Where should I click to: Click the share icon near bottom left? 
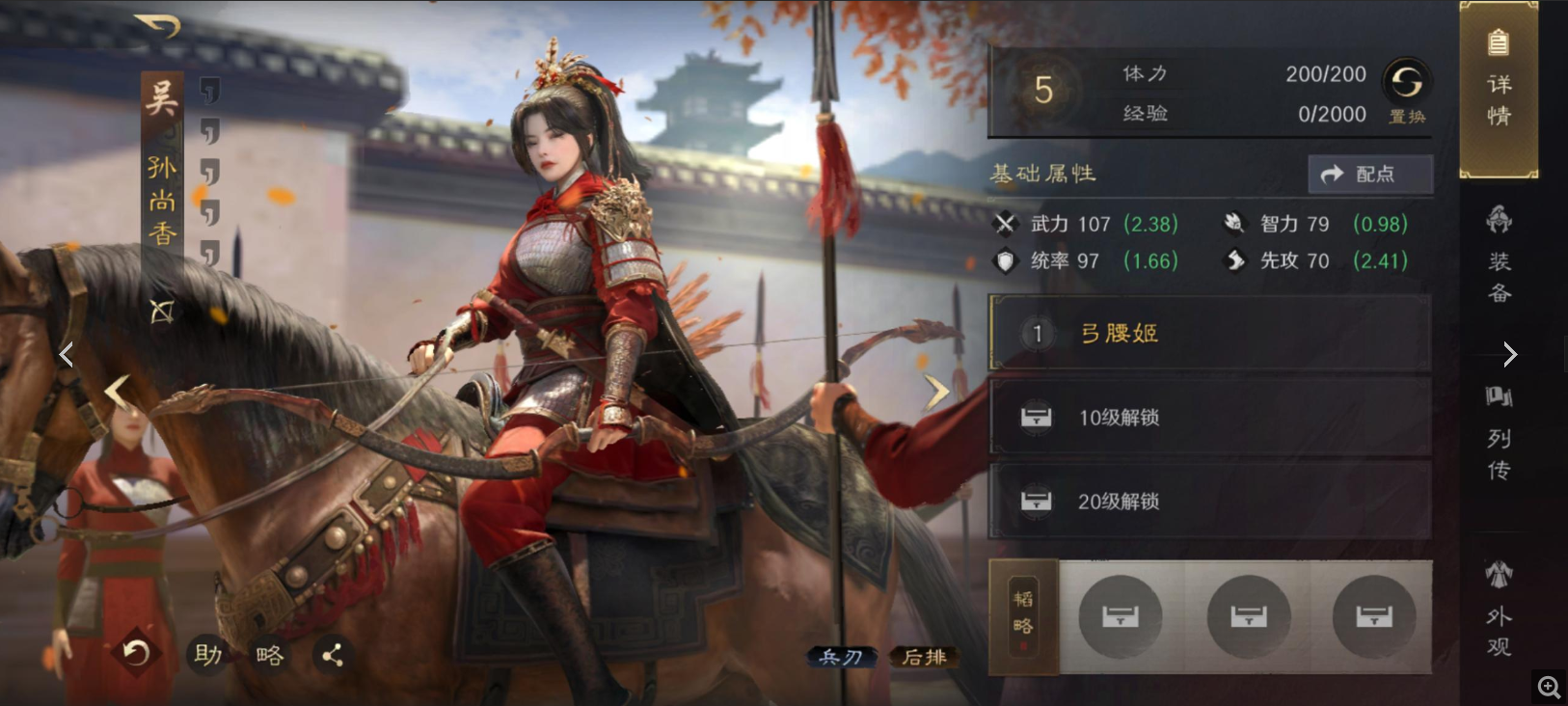[333, 655]
